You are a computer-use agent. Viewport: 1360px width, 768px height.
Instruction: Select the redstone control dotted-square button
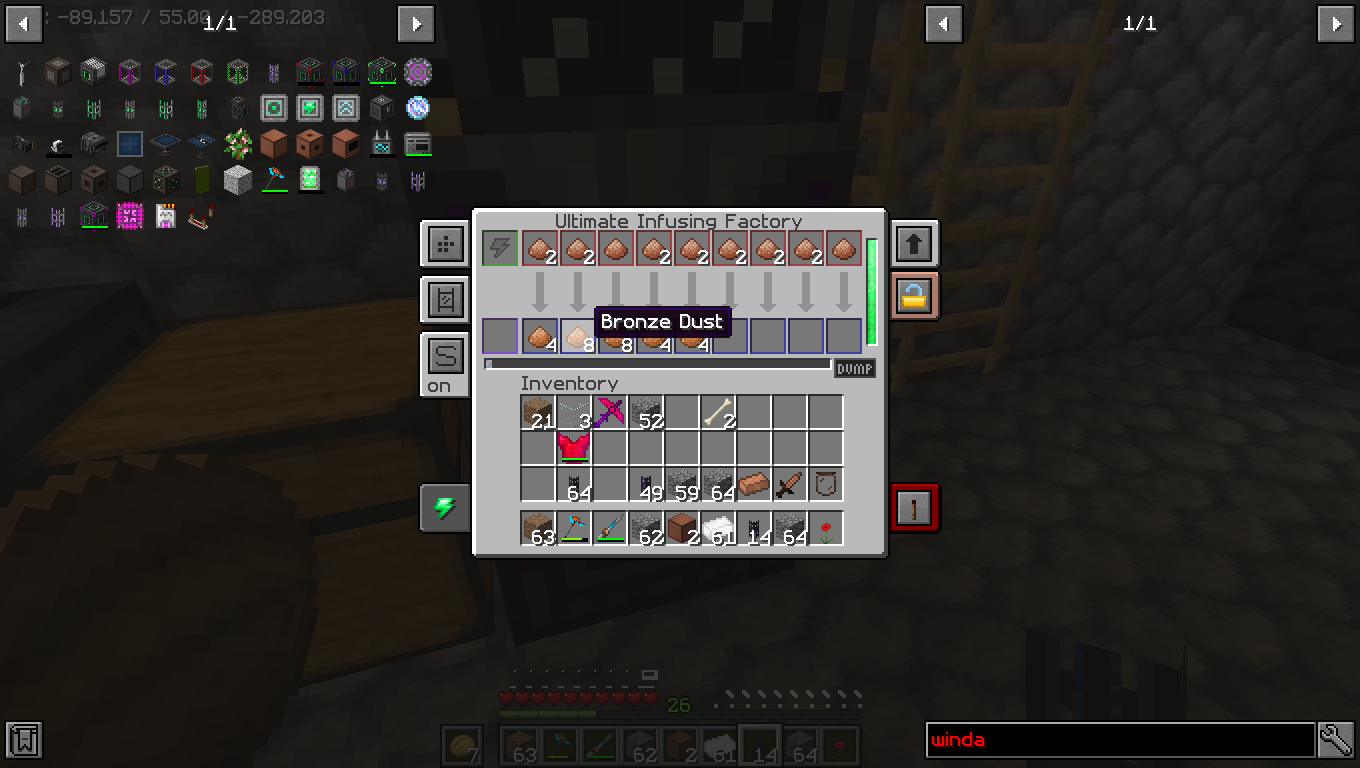click(x=444, y=243)
